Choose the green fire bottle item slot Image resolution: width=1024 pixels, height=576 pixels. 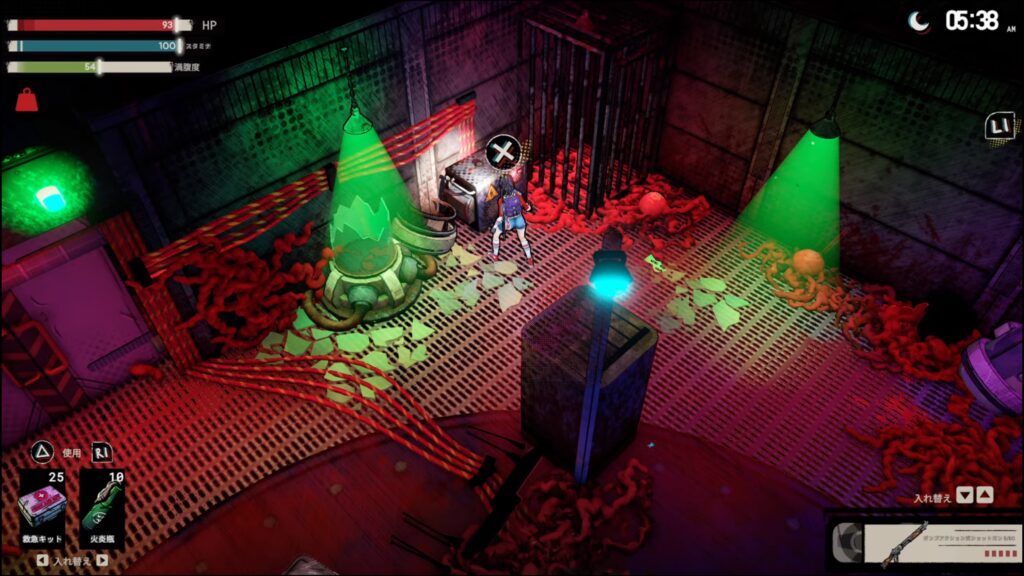point(102,507)
